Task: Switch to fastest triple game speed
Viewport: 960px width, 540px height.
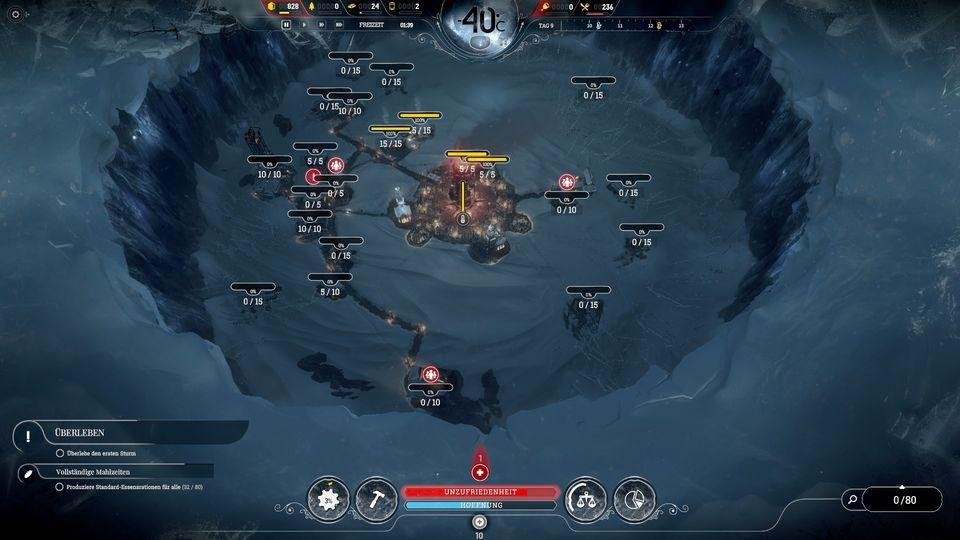Action: (339, 24)
